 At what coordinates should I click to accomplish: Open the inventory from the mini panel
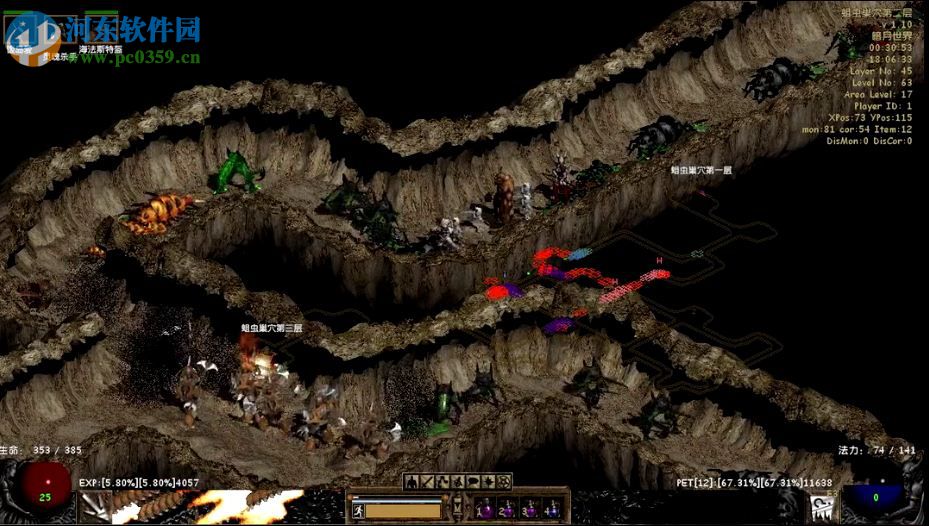[427, 482]
